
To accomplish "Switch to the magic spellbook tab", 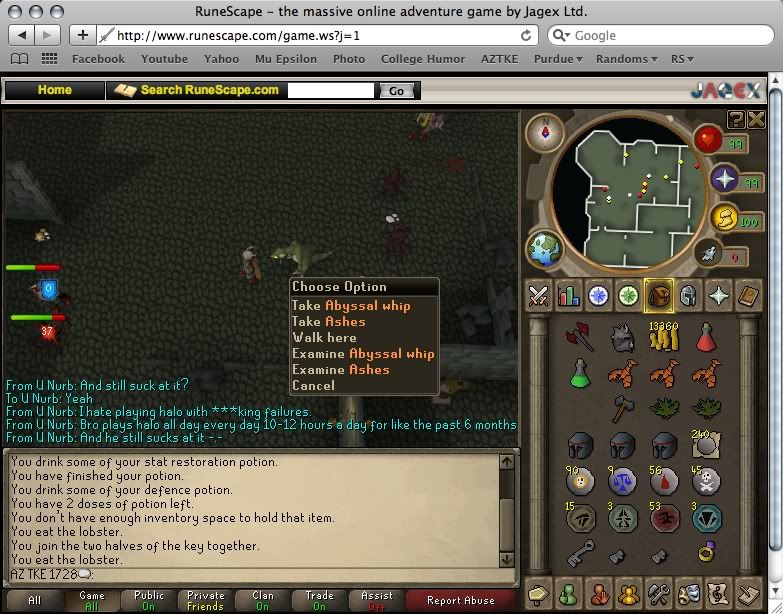I will [x=749, y=295].
